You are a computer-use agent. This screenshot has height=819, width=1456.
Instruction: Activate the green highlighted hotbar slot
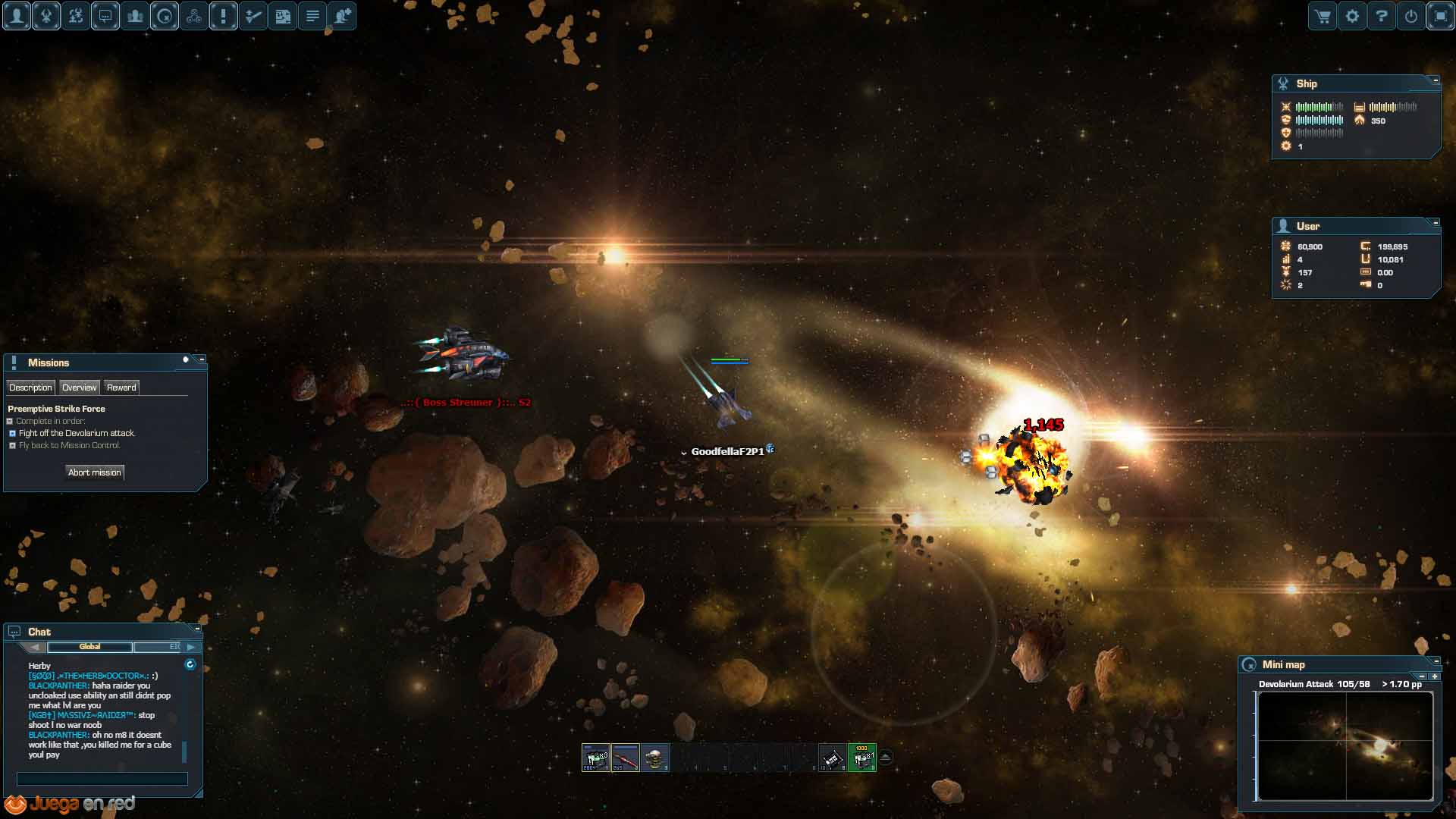coord(862,758)
